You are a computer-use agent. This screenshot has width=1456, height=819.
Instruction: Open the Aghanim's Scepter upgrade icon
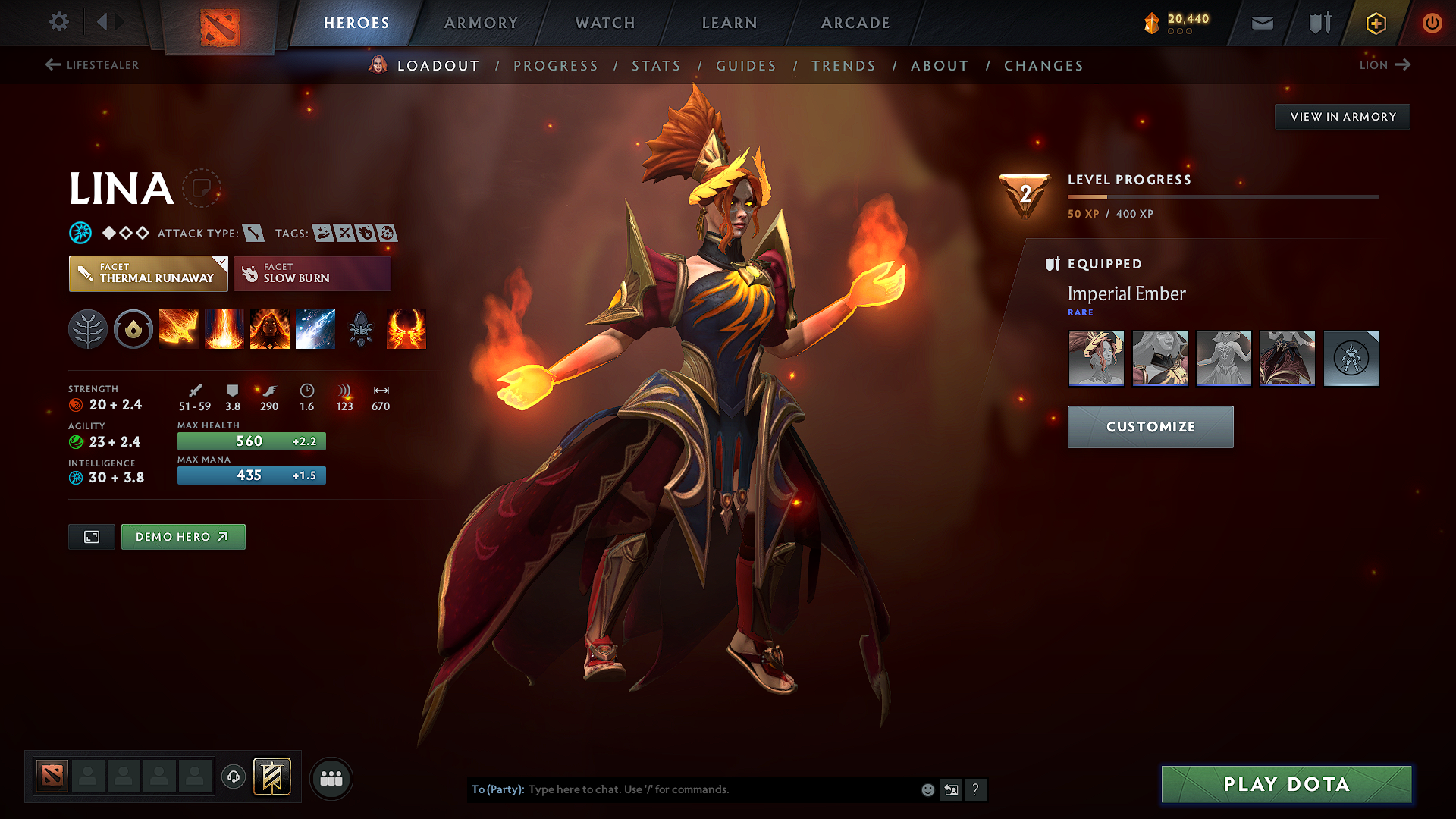tap(361, 329)
